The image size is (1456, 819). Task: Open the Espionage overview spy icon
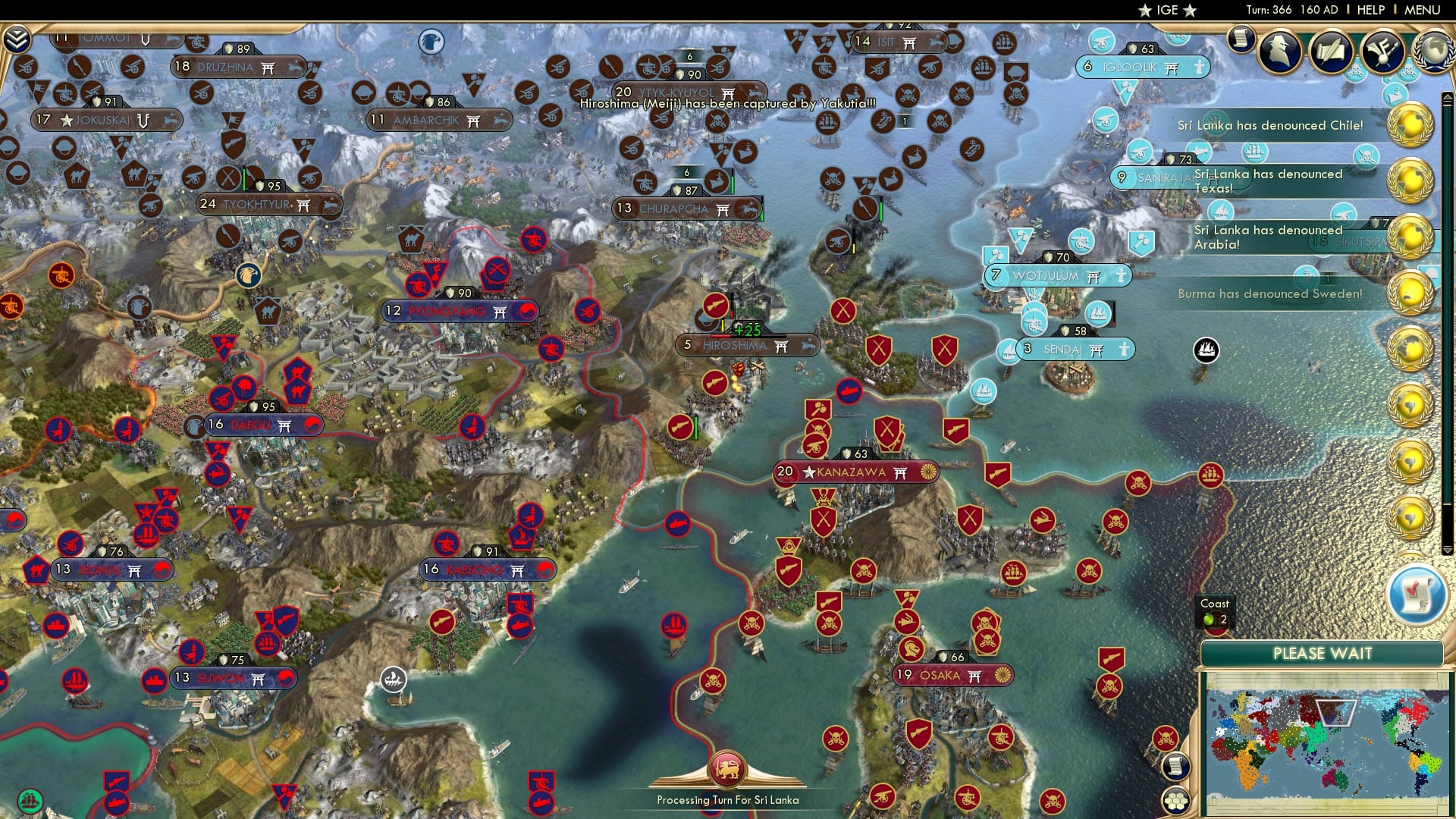[1279, 52]
